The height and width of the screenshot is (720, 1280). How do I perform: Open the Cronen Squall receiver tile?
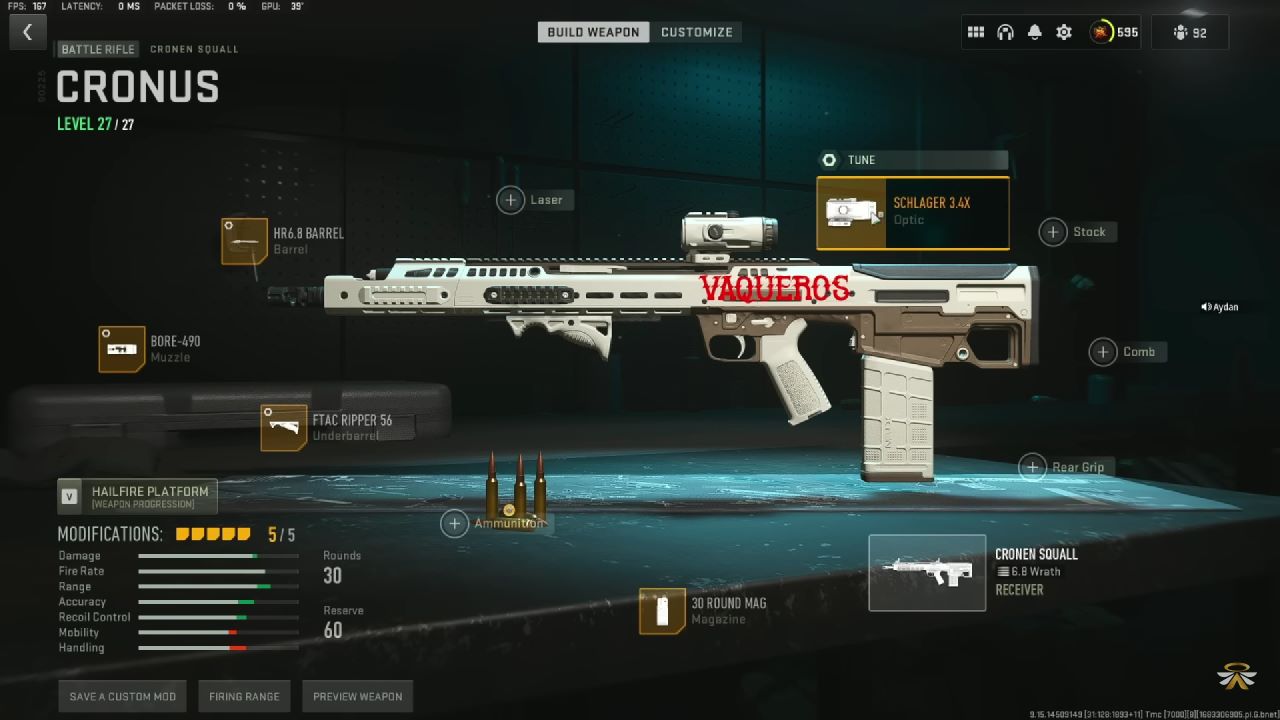pyautogui.click(x=927, y=572)
